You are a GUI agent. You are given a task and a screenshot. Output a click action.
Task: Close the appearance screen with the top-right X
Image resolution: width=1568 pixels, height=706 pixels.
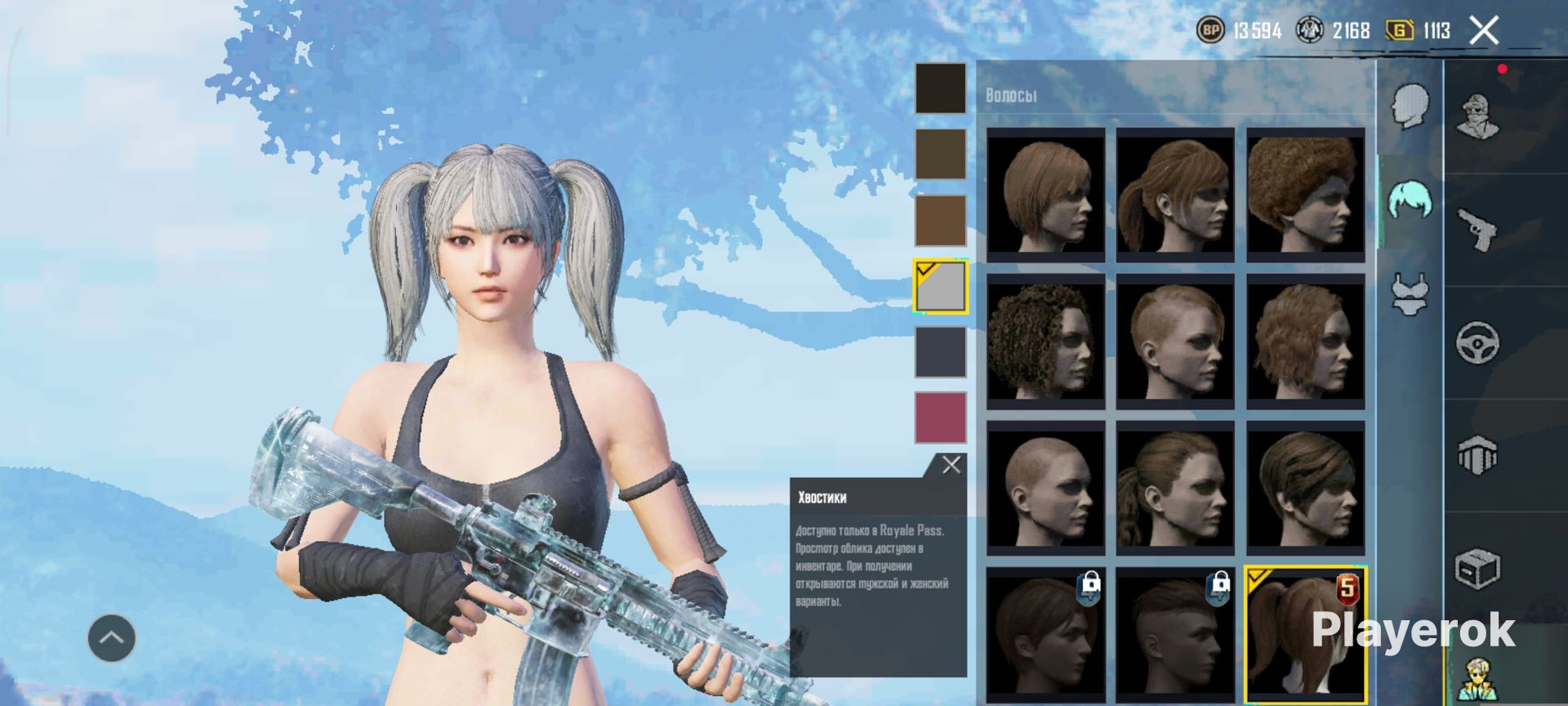(1483, 31)
